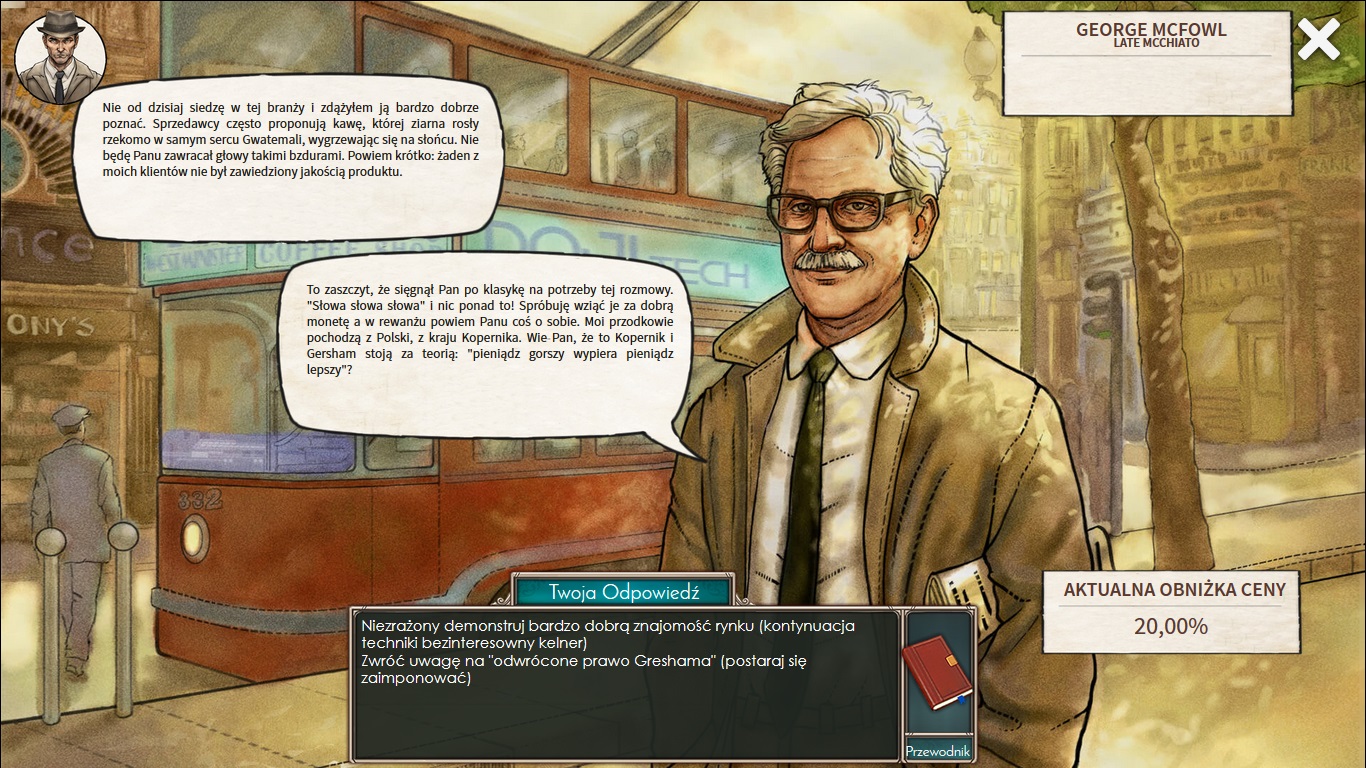1366x768 pixels.
Task: Close the conversation with the white X
Action: (x=1319, y=40)
